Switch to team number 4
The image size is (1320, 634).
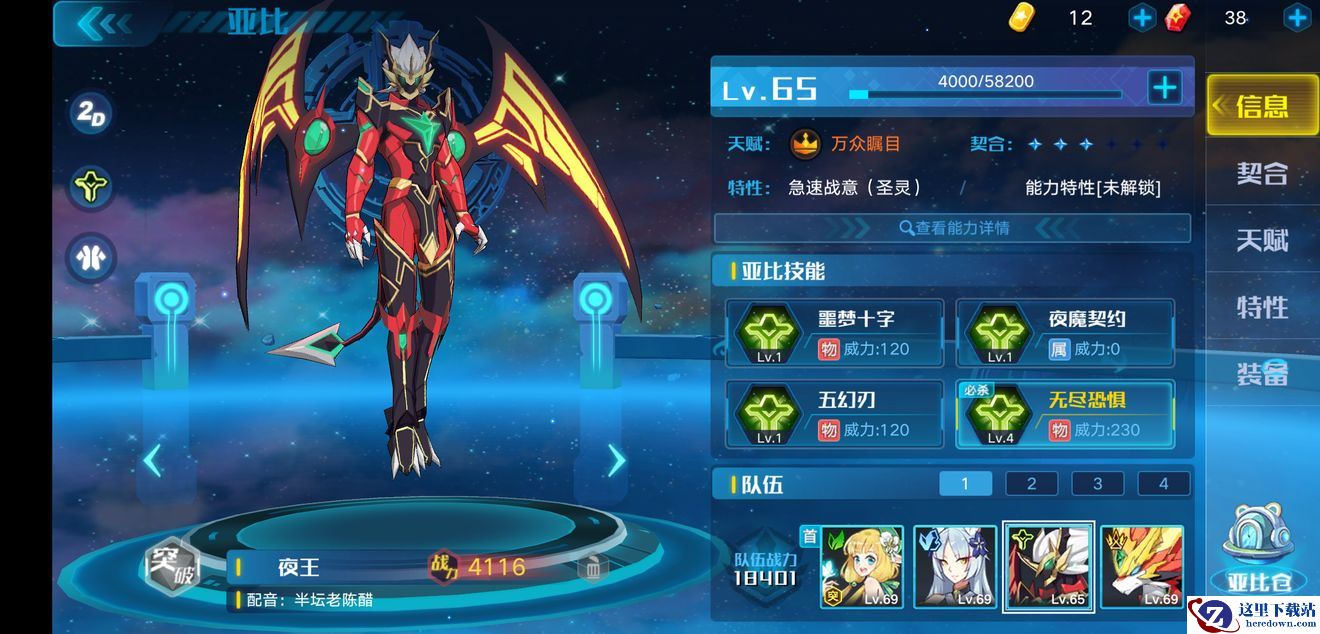pos(1163,484)
